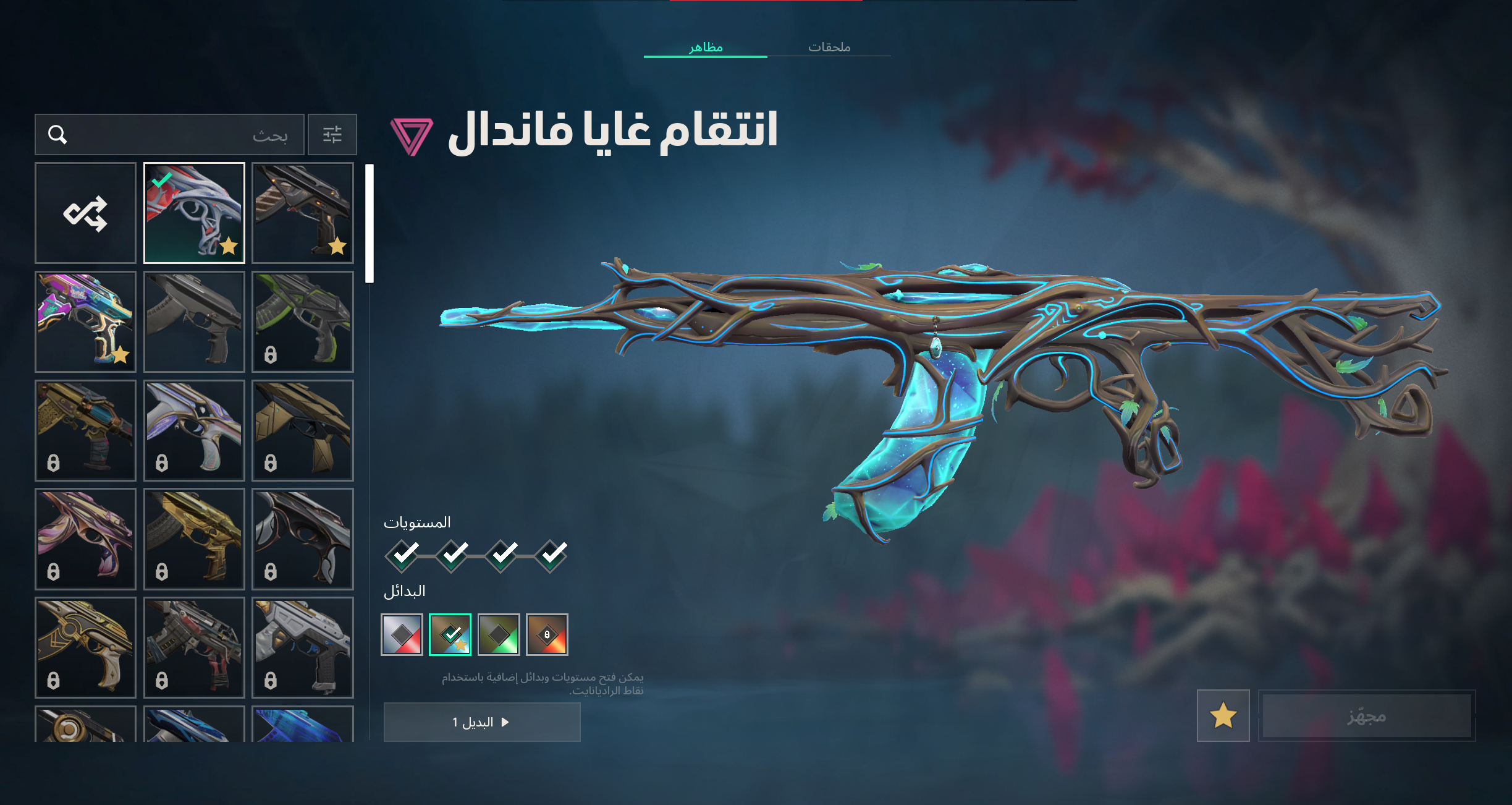Select the locked orange variant swatch
1512x805 pixels.
[547, 634]
